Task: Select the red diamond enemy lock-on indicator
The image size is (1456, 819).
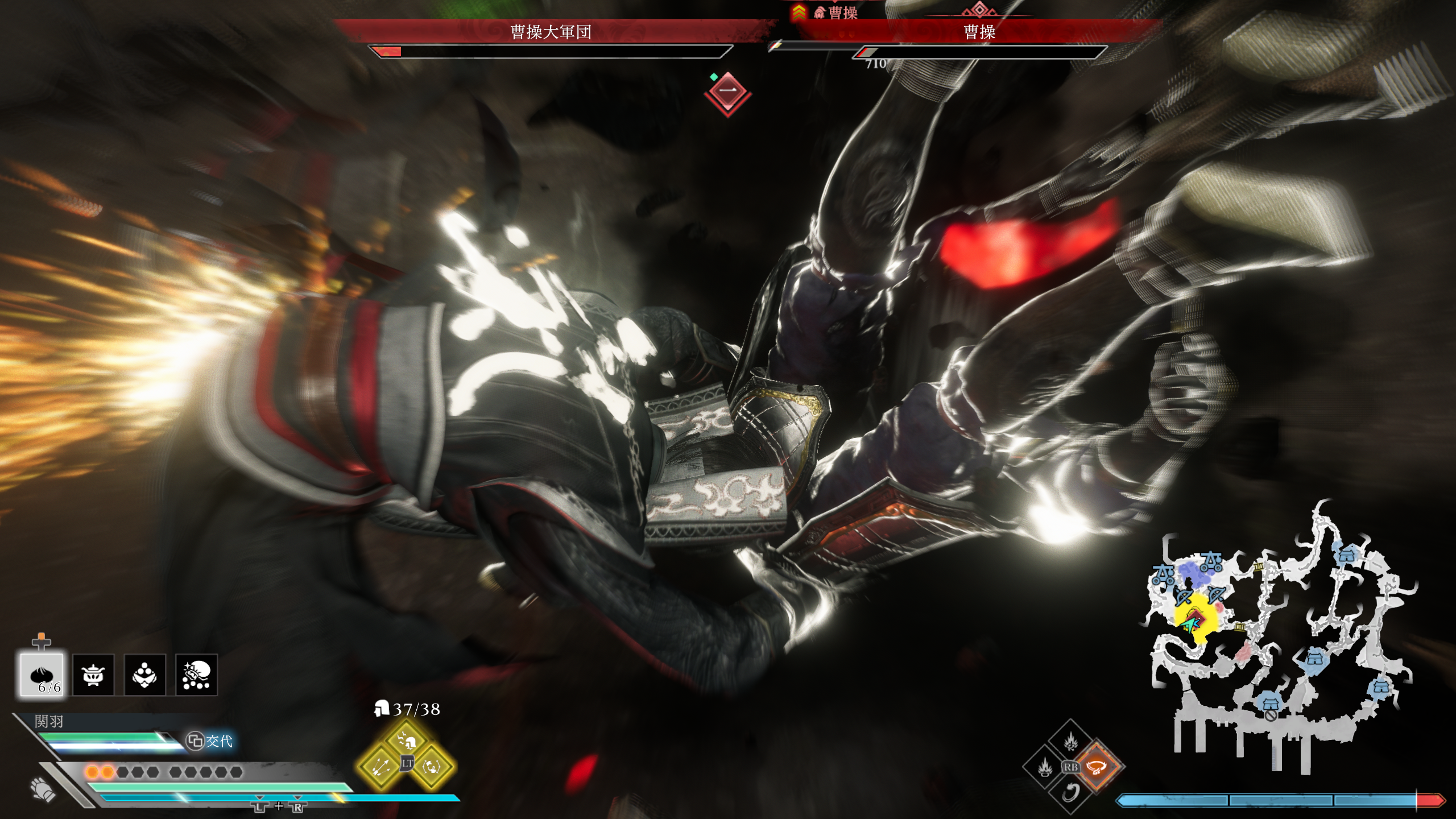Action: click(x=727, y=92)
